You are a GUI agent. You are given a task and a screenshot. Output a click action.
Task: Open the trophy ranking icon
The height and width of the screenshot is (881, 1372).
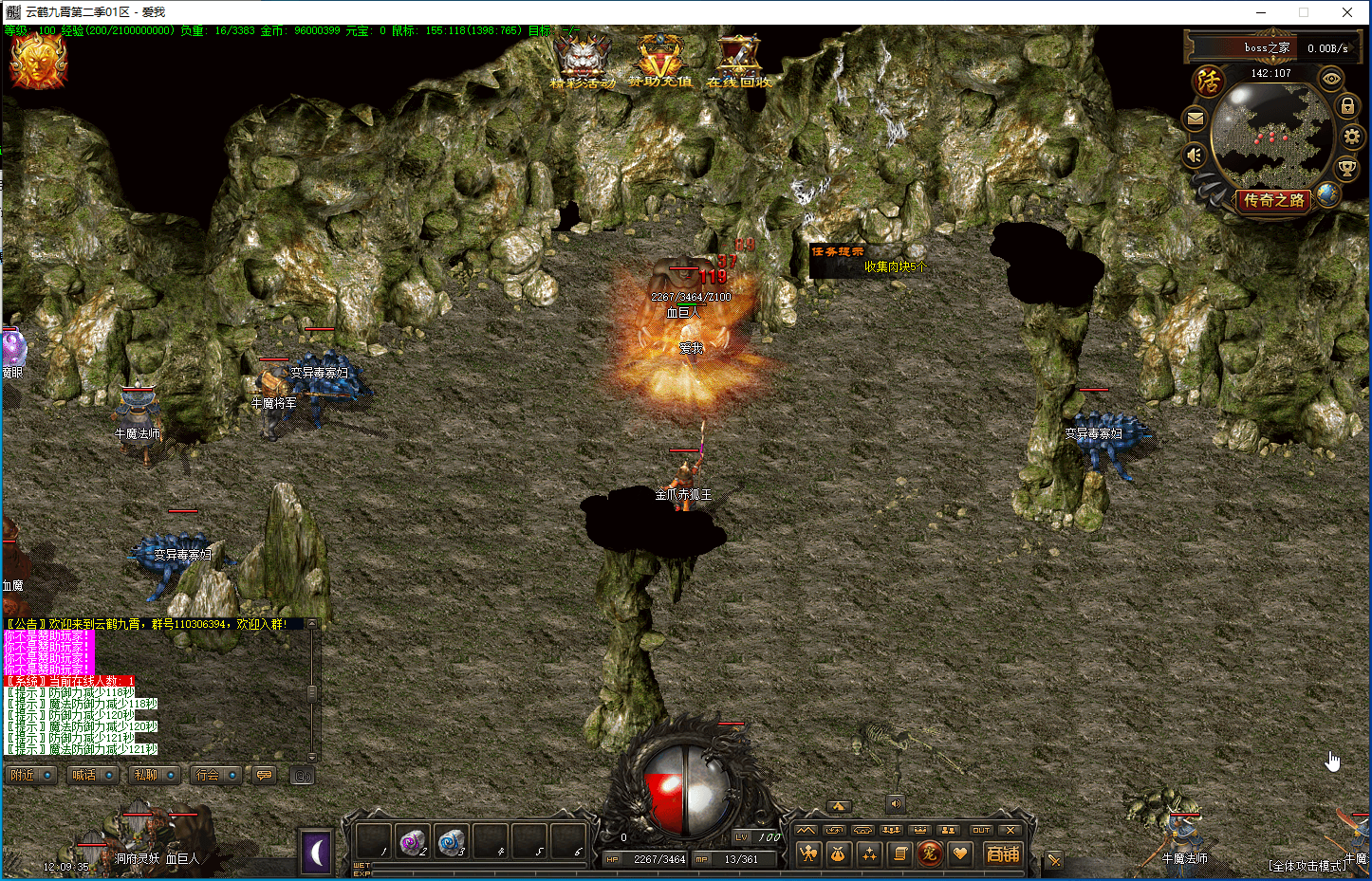pos(1346,169)
